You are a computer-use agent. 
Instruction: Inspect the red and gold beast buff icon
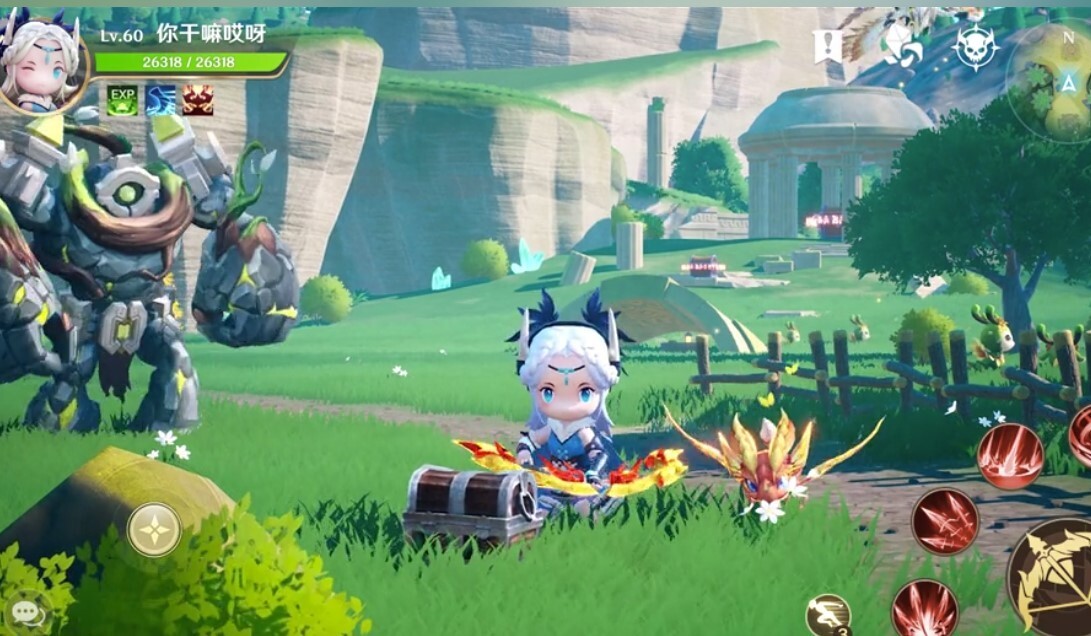tap(198, 100)
